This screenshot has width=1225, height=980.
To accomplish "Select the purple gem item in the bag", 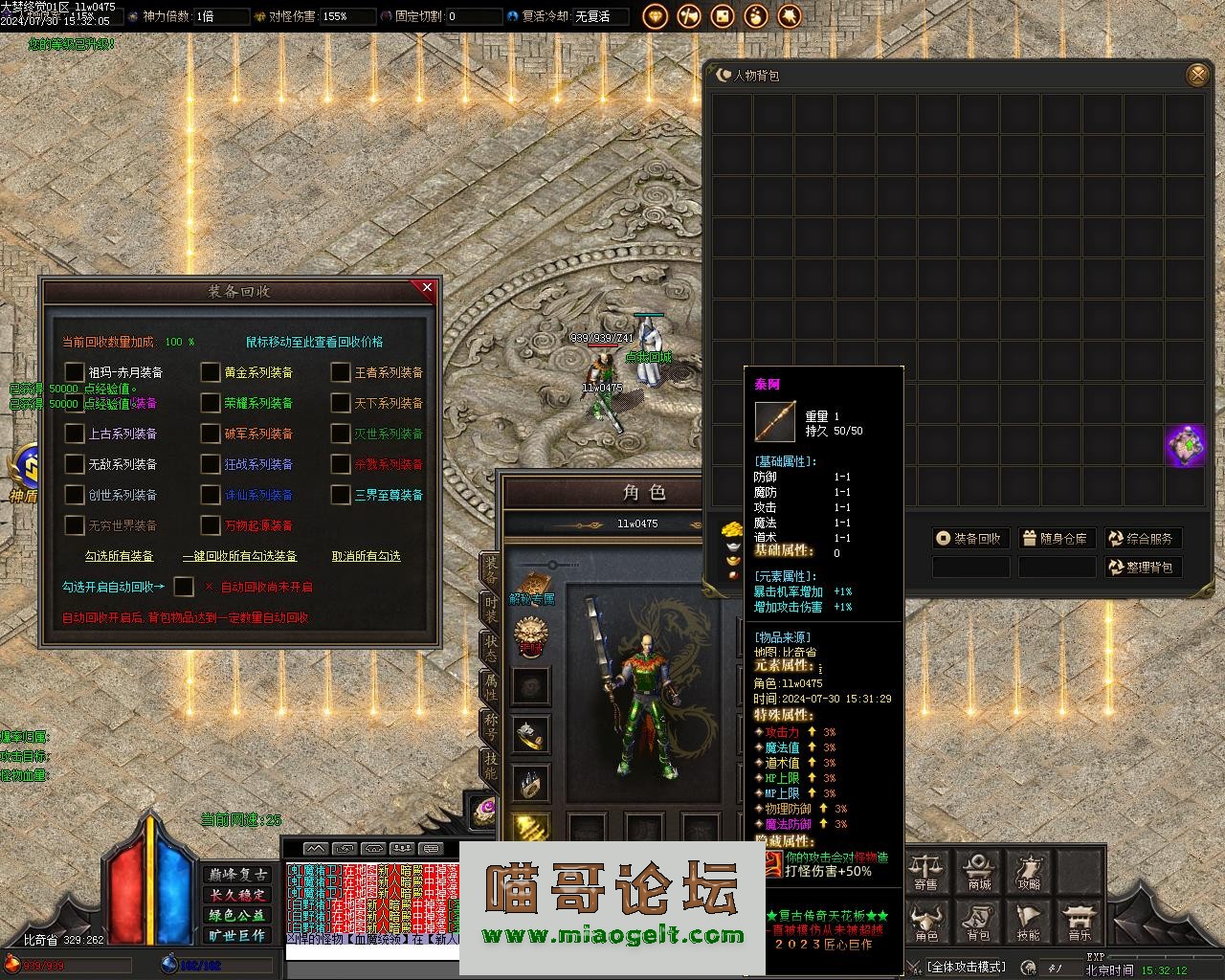I will [x=1185, y=446].
